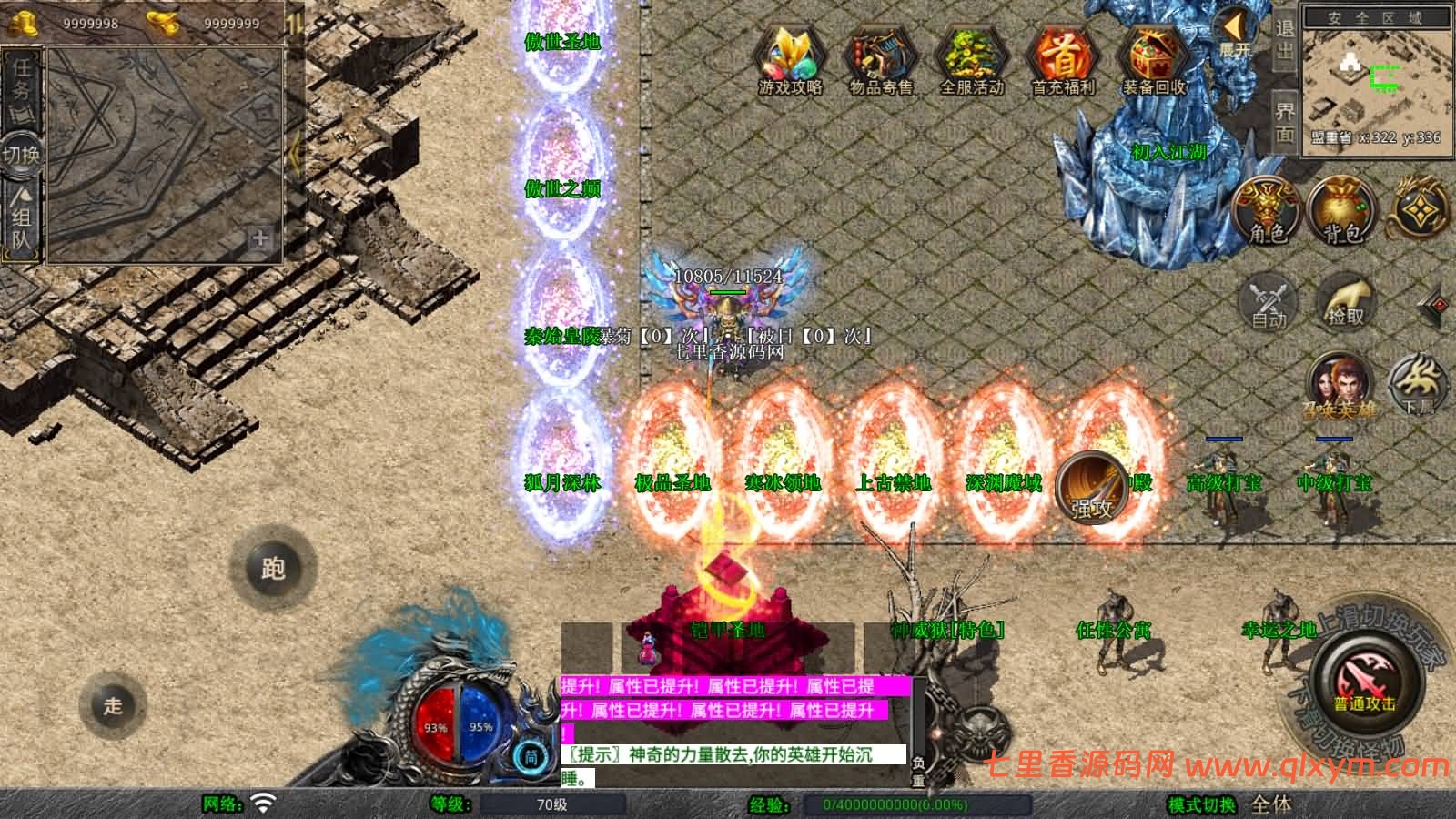The height and width of the screenshot is (819, 1456).
Task: Open the 游戏攻略 game guide
Action: pyautogui.click(x=790, y=58)
